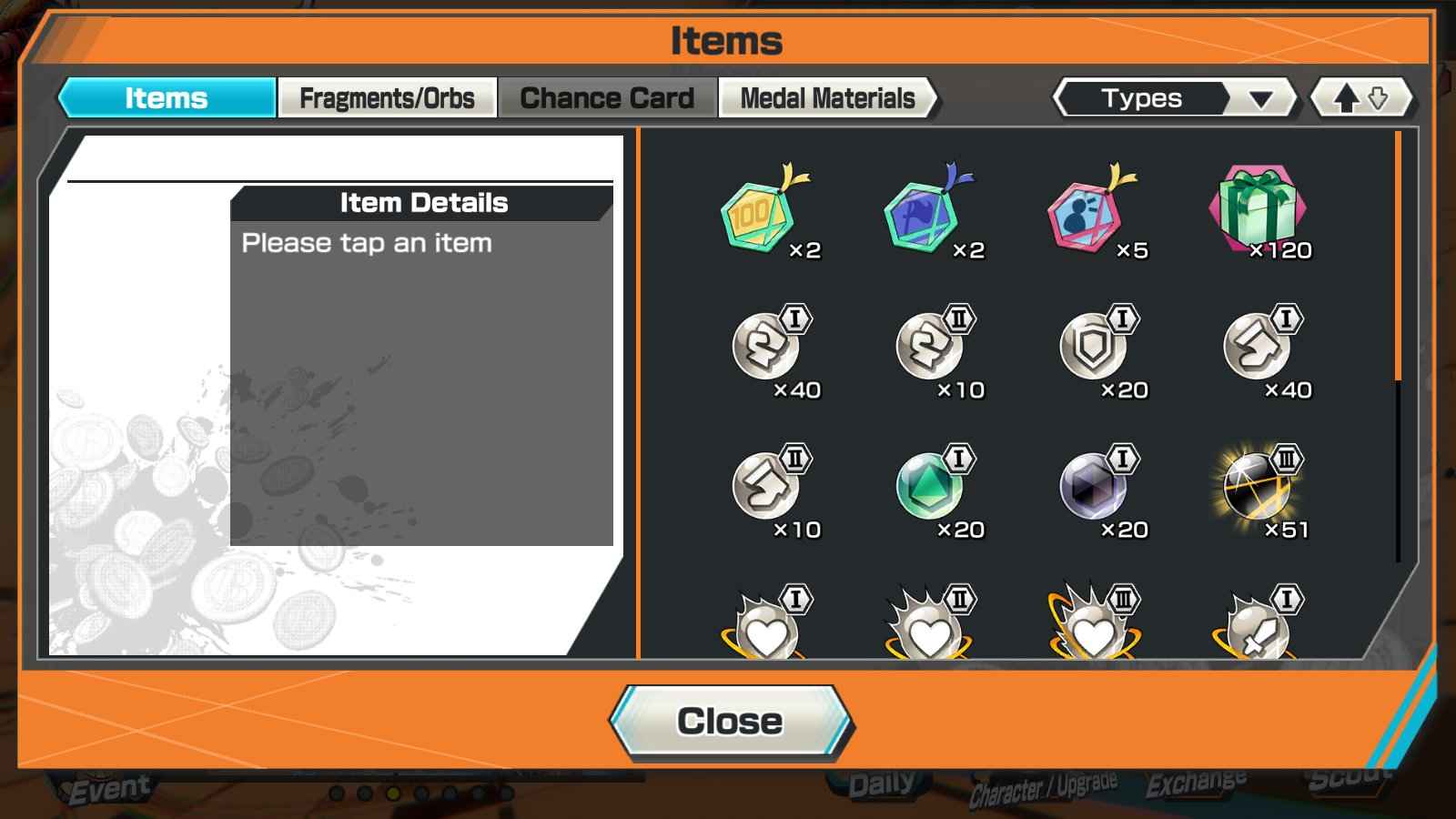The width and height of the screenshot is (1456, 819).
Task: Pick the tier III heart medal
Action: [x=1094, y=628]
